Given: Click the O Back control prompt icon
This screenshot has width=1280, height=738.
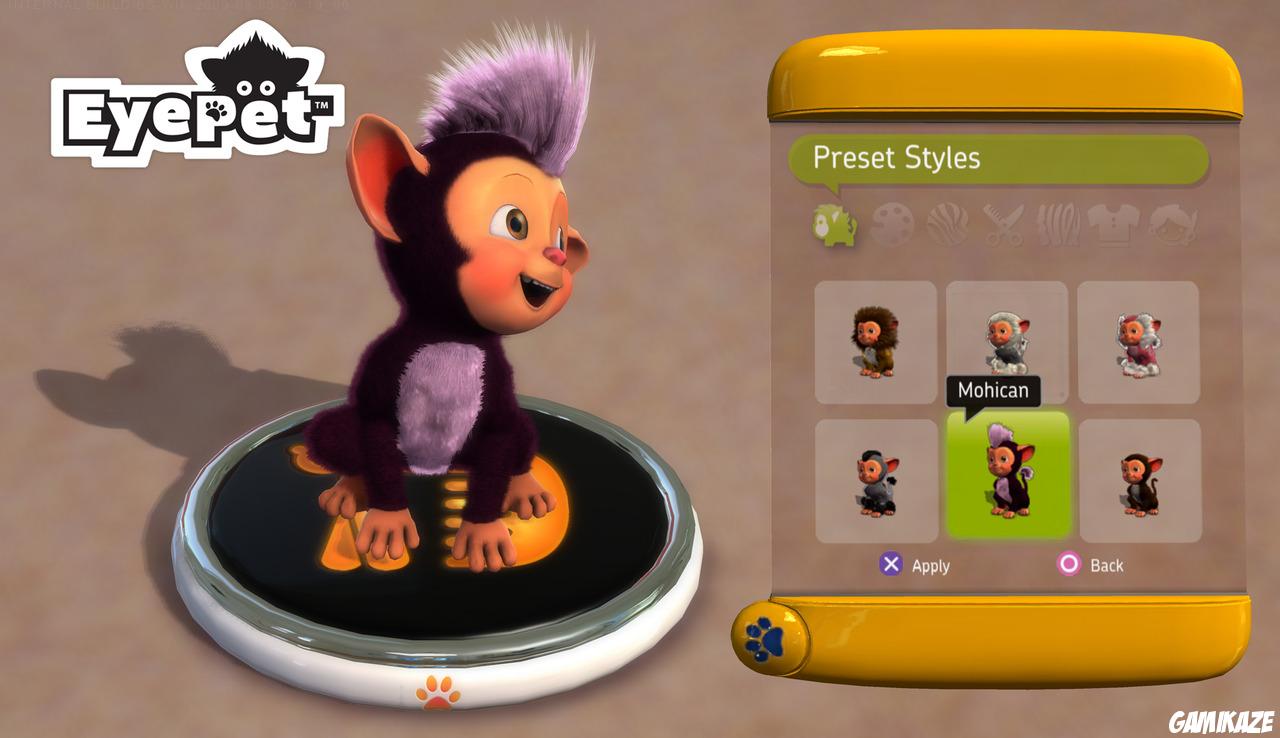Looking at the screenshot, I should pyautogui.click(x=1067, y=565).
